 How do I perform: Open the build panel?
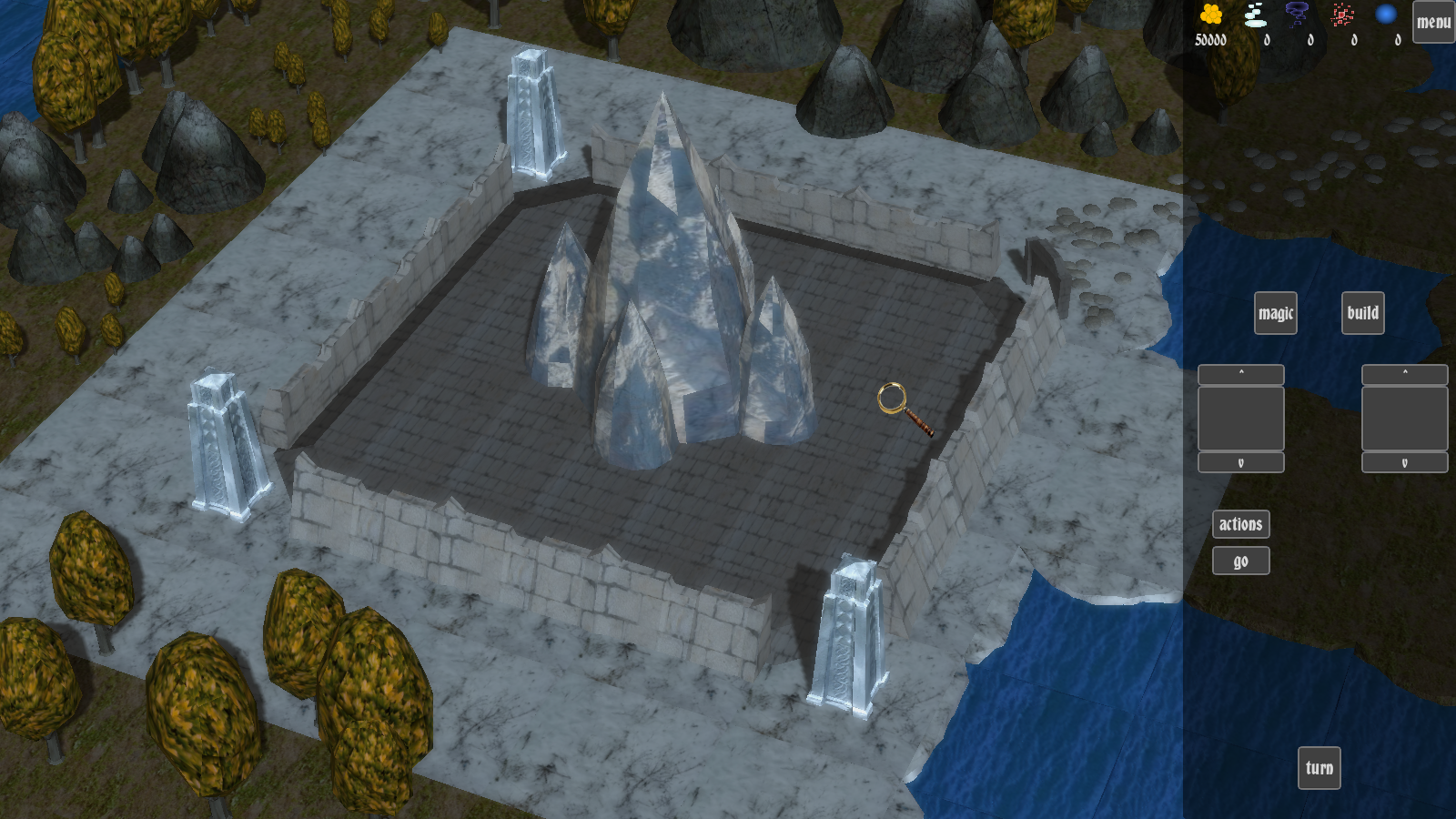(x=1362, y=313)
